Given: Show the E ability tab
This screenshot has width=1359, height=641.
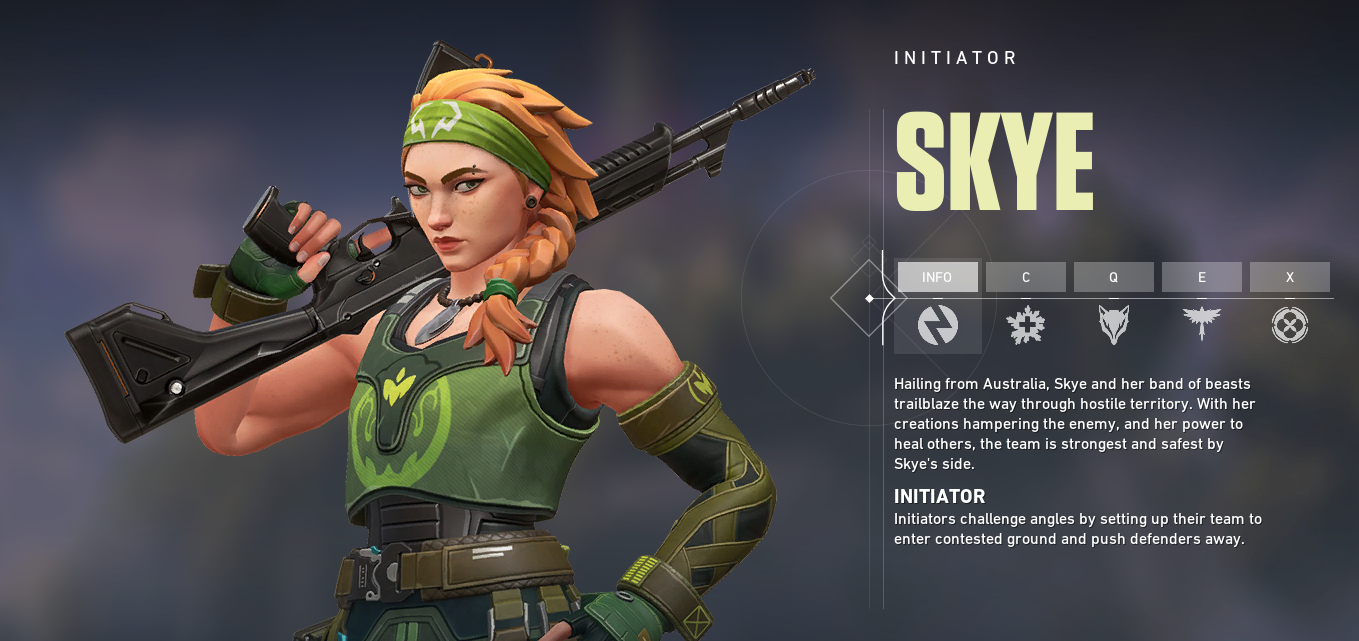Looking at the screenshot, I should [x=1201, y=277].
